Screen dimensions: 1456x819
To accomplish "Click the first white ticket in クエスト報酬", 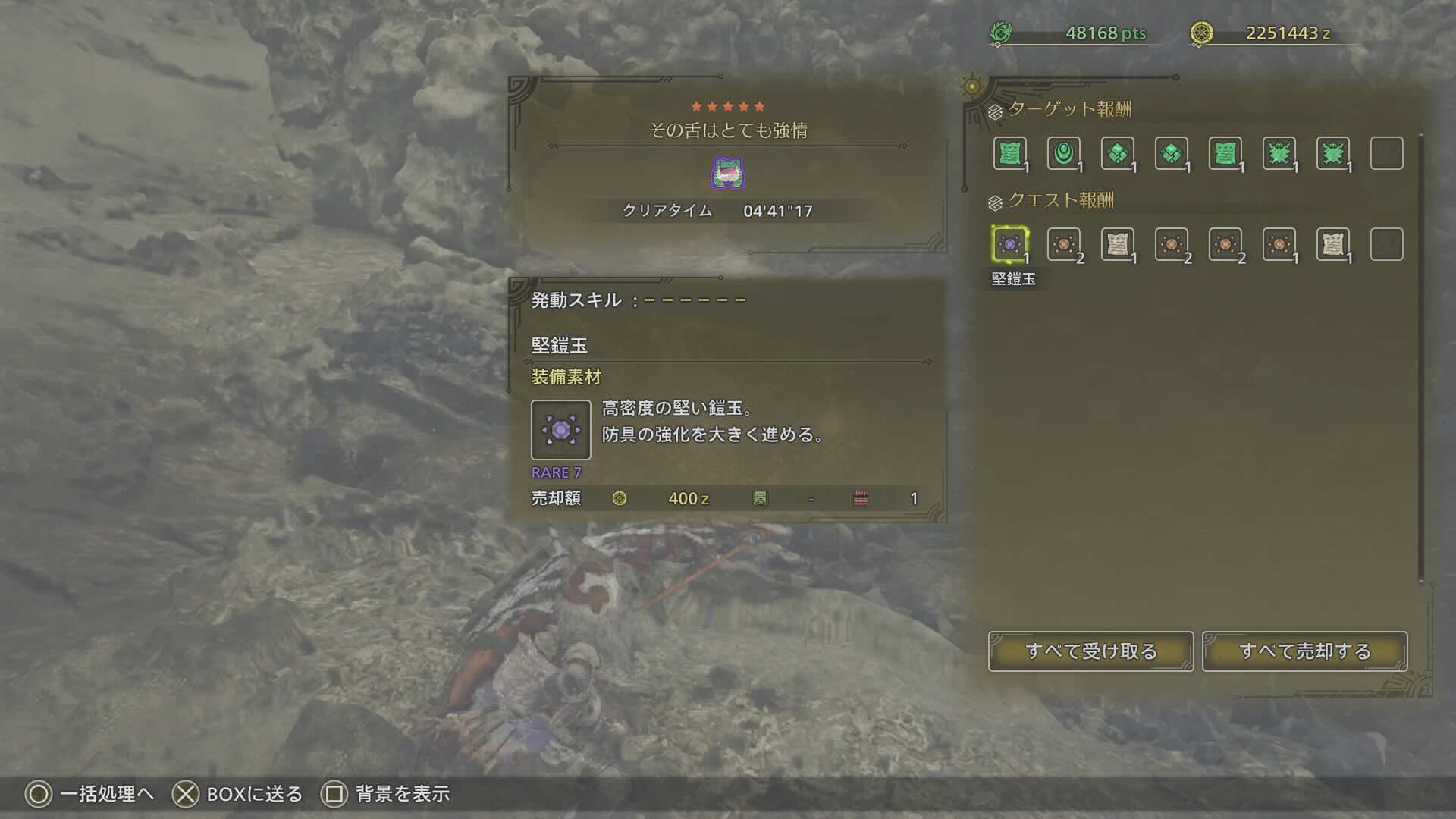I will [1118, 244].
